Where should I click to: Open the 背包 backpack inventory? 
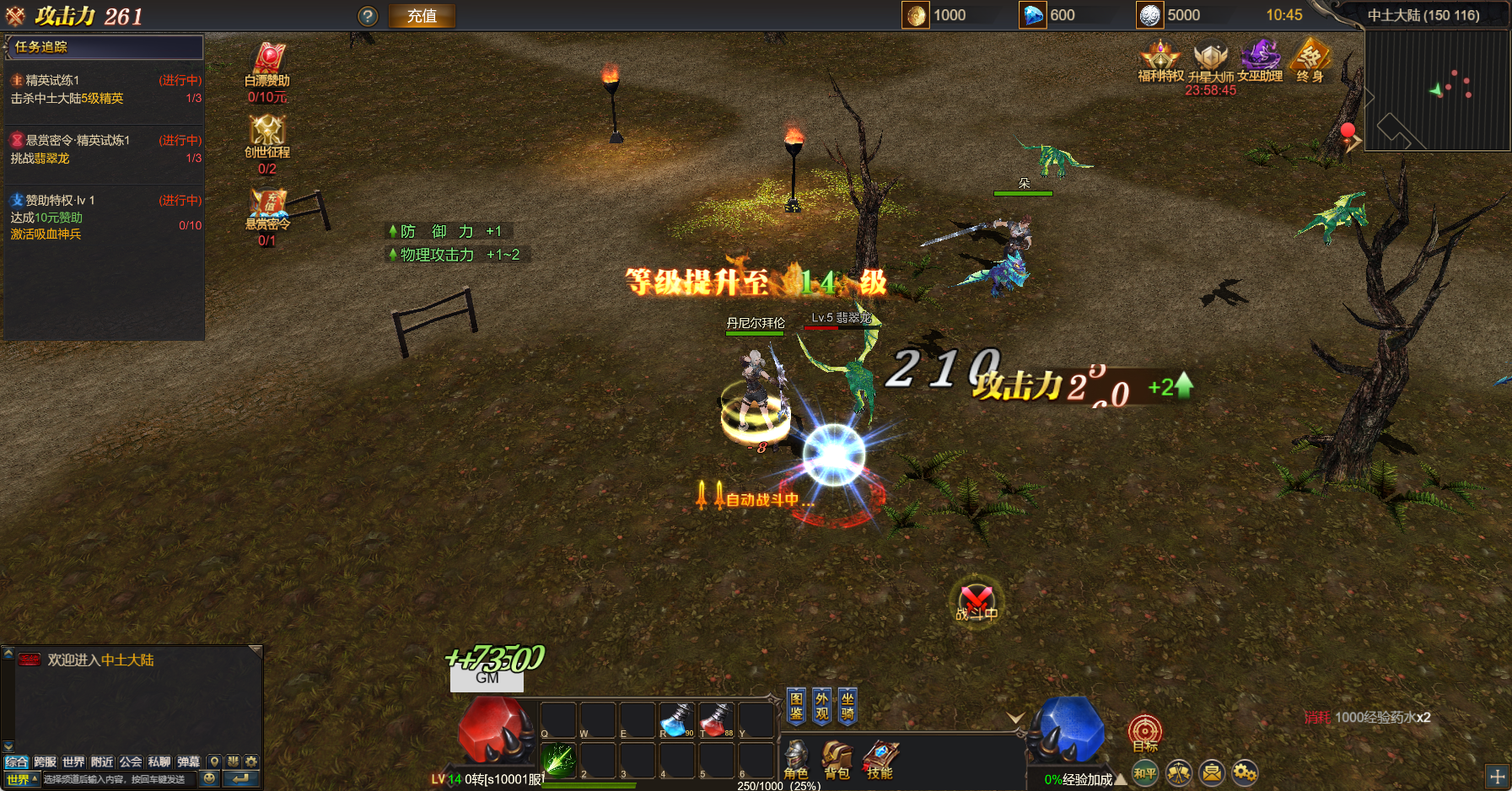tap(837, 758)
